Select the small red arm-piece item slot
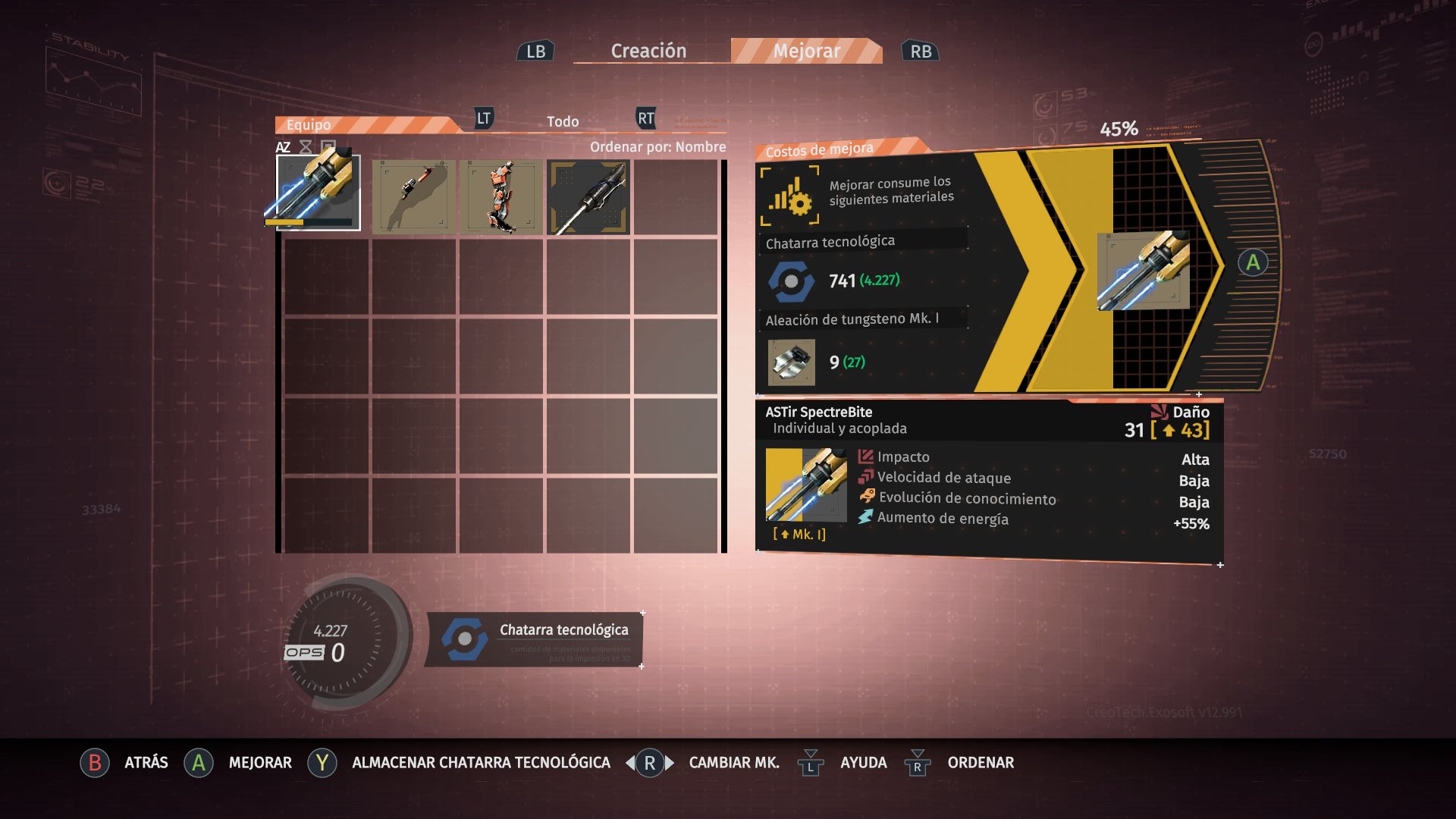The height and width of the screenshot is (819, 1456). coord(414,196)
